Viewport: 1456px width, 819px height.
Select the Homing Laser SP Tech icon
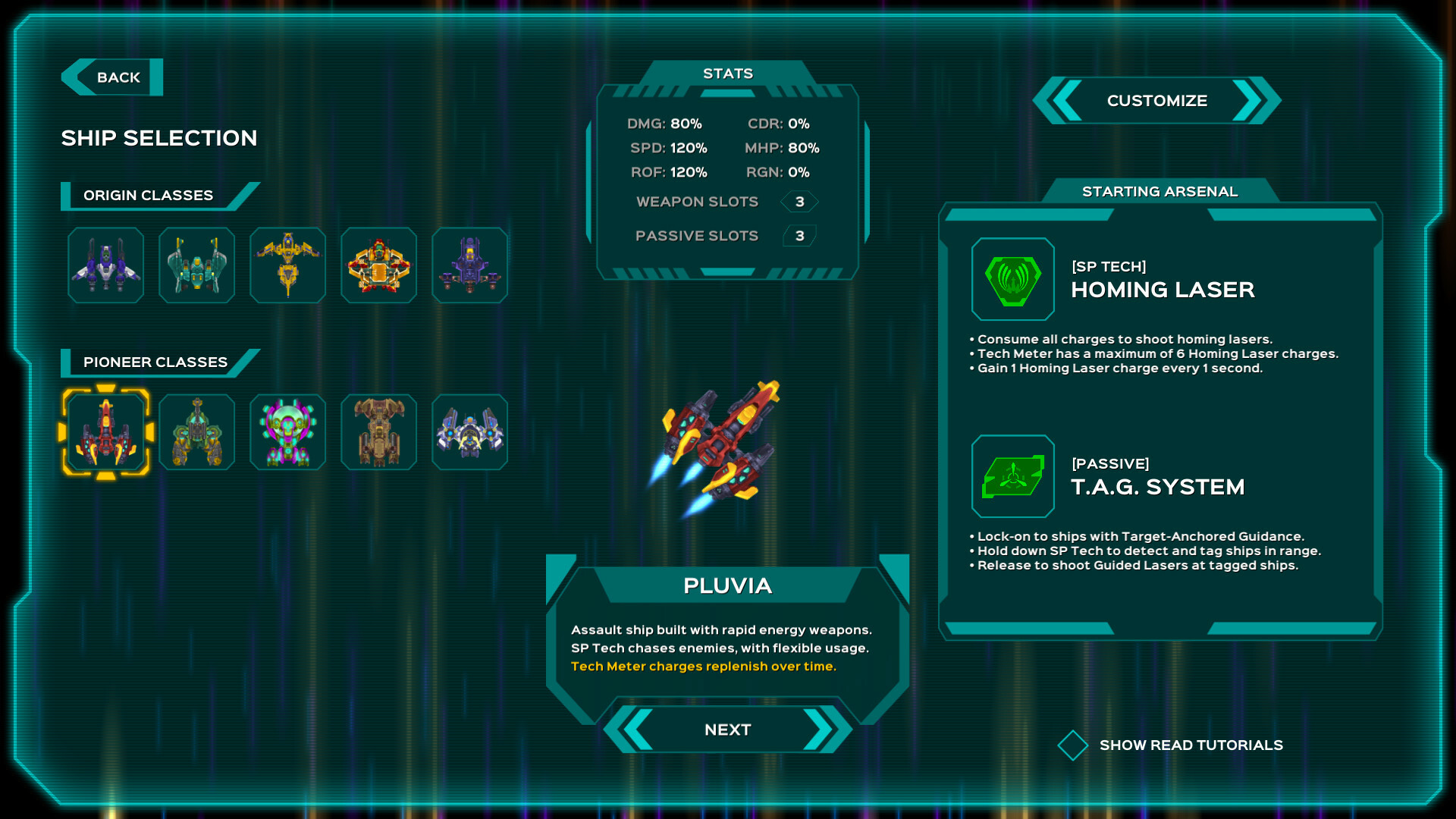point(1012,278)
